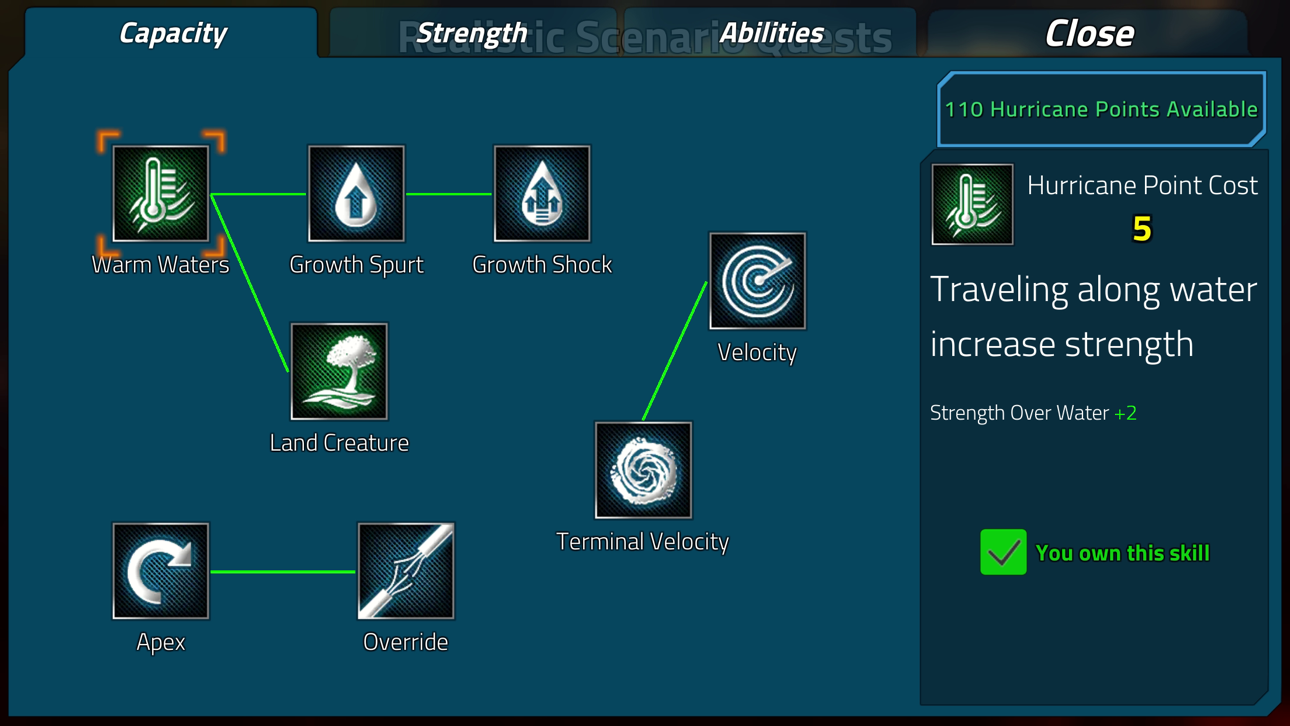Click the Terminal Velocity skill icon

643,470
